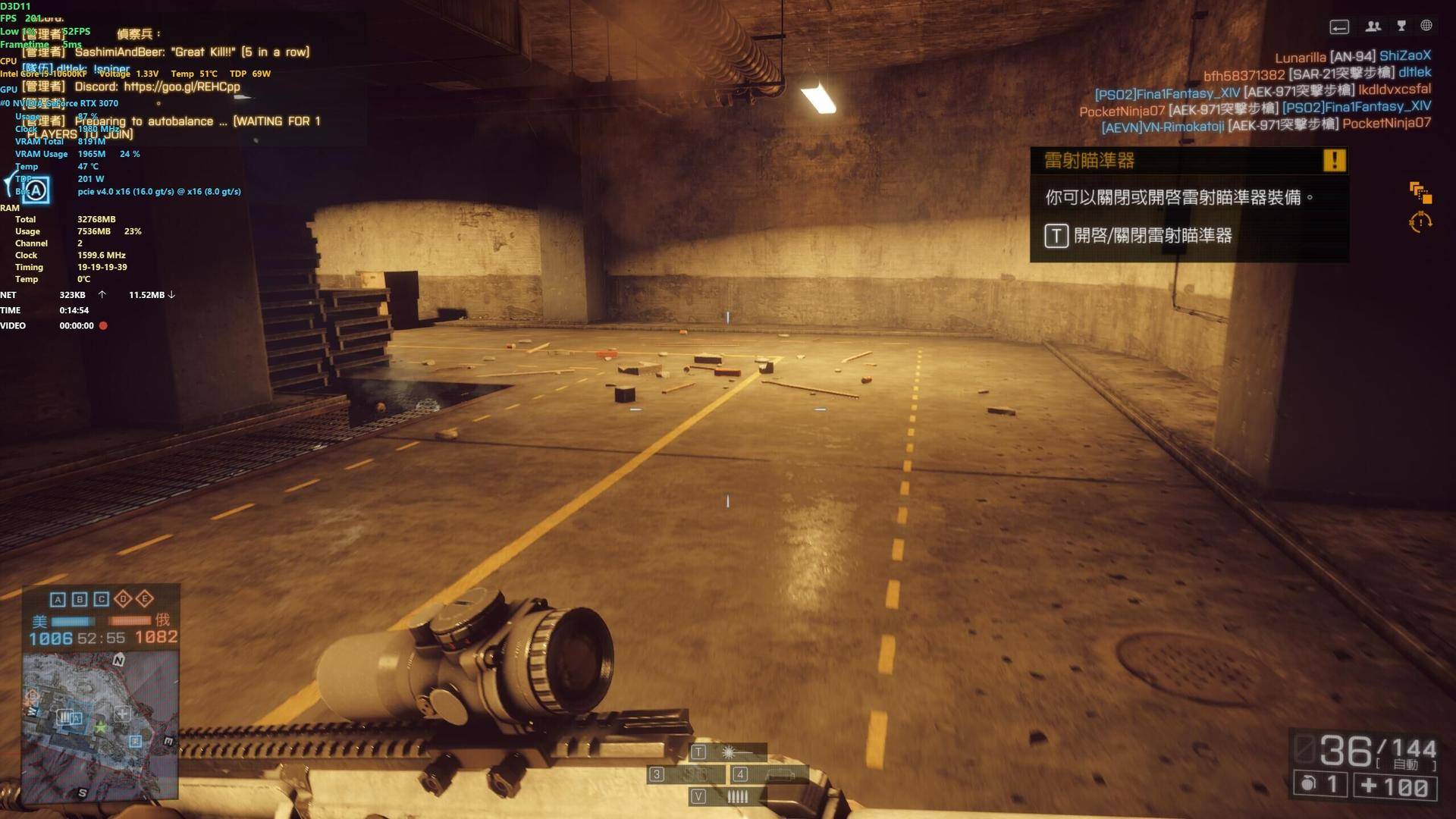Select objective E flag indicator
Image resolution: width=1456 pixels, height=819 pixels.
click(145, 599)
